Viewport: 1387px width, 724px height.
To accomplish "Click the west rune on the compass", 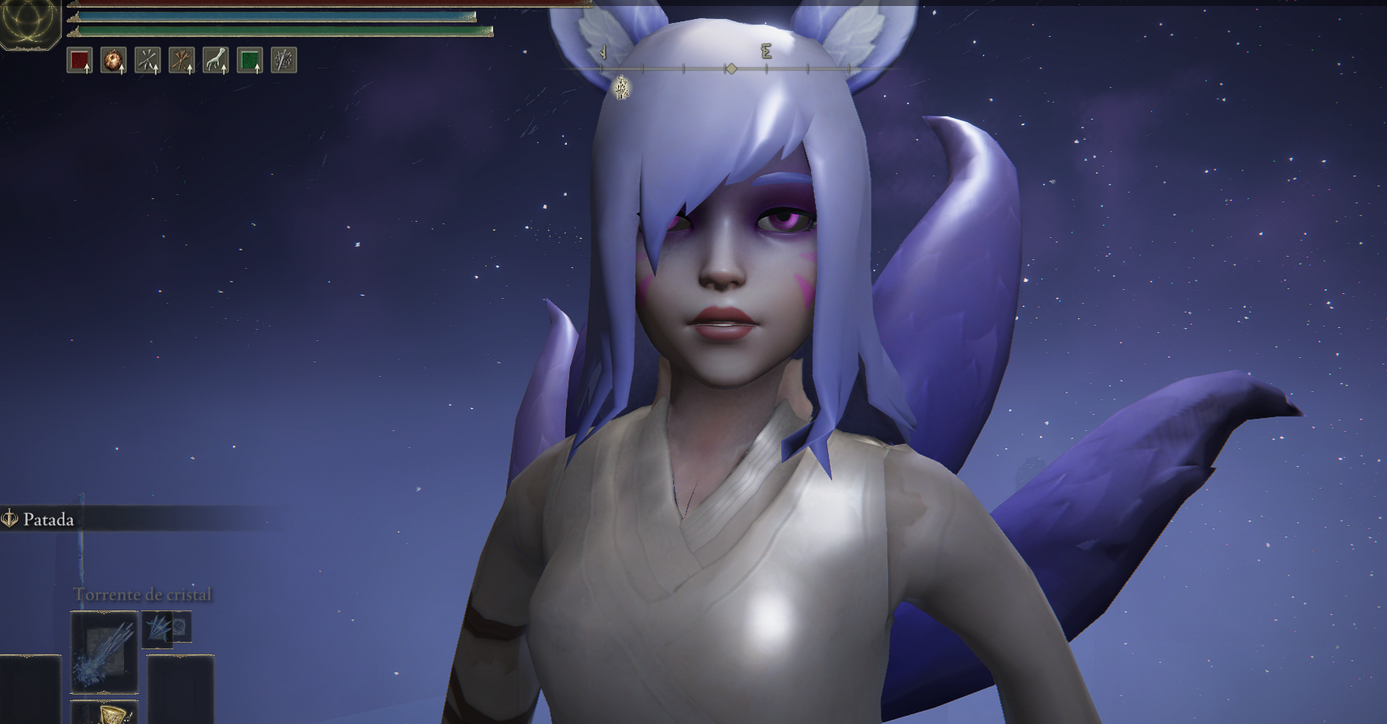I will coord(602,50).
